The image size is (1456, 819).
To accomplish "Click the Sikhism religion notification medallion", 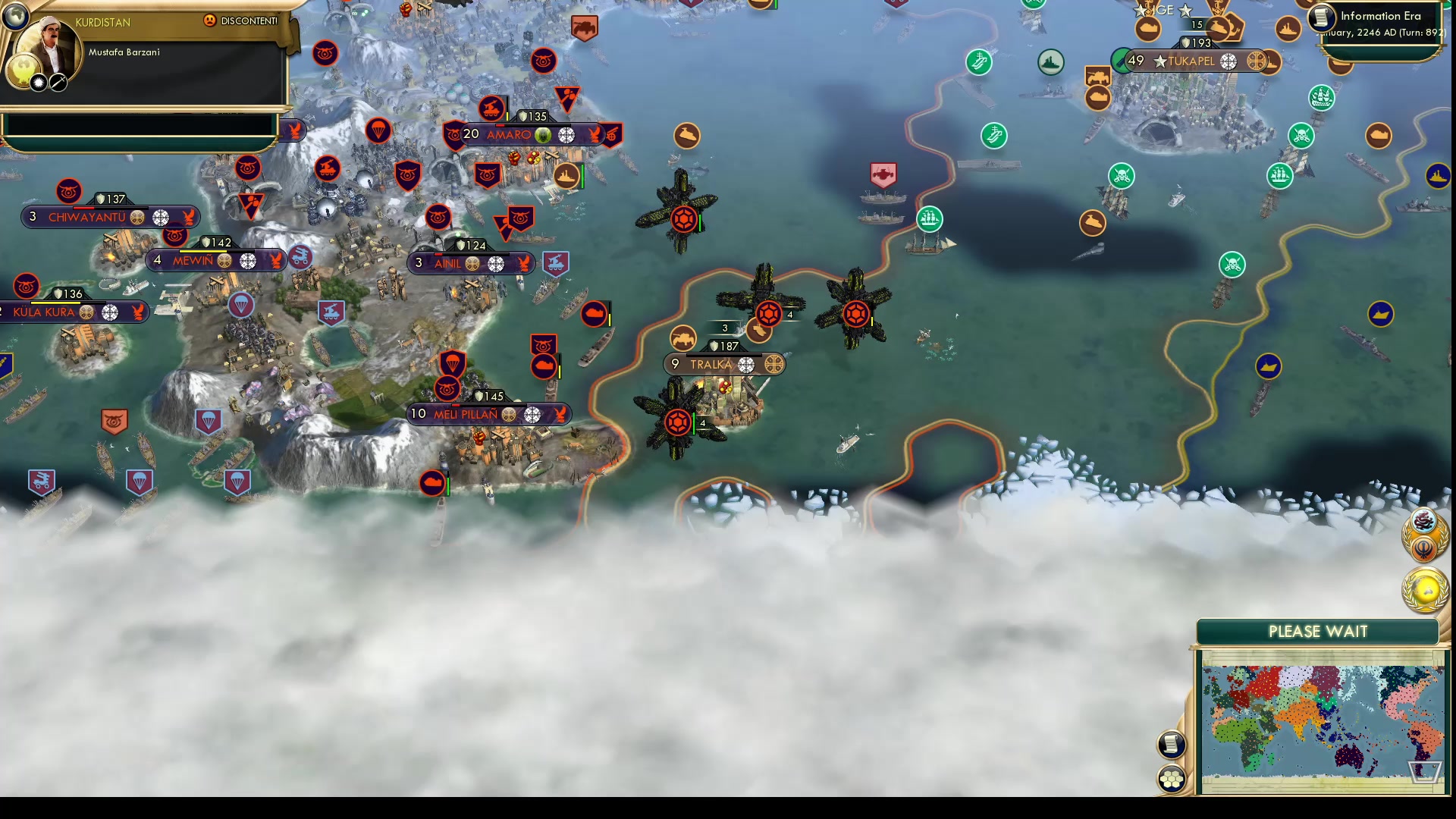I will (x=1423, y=548).
